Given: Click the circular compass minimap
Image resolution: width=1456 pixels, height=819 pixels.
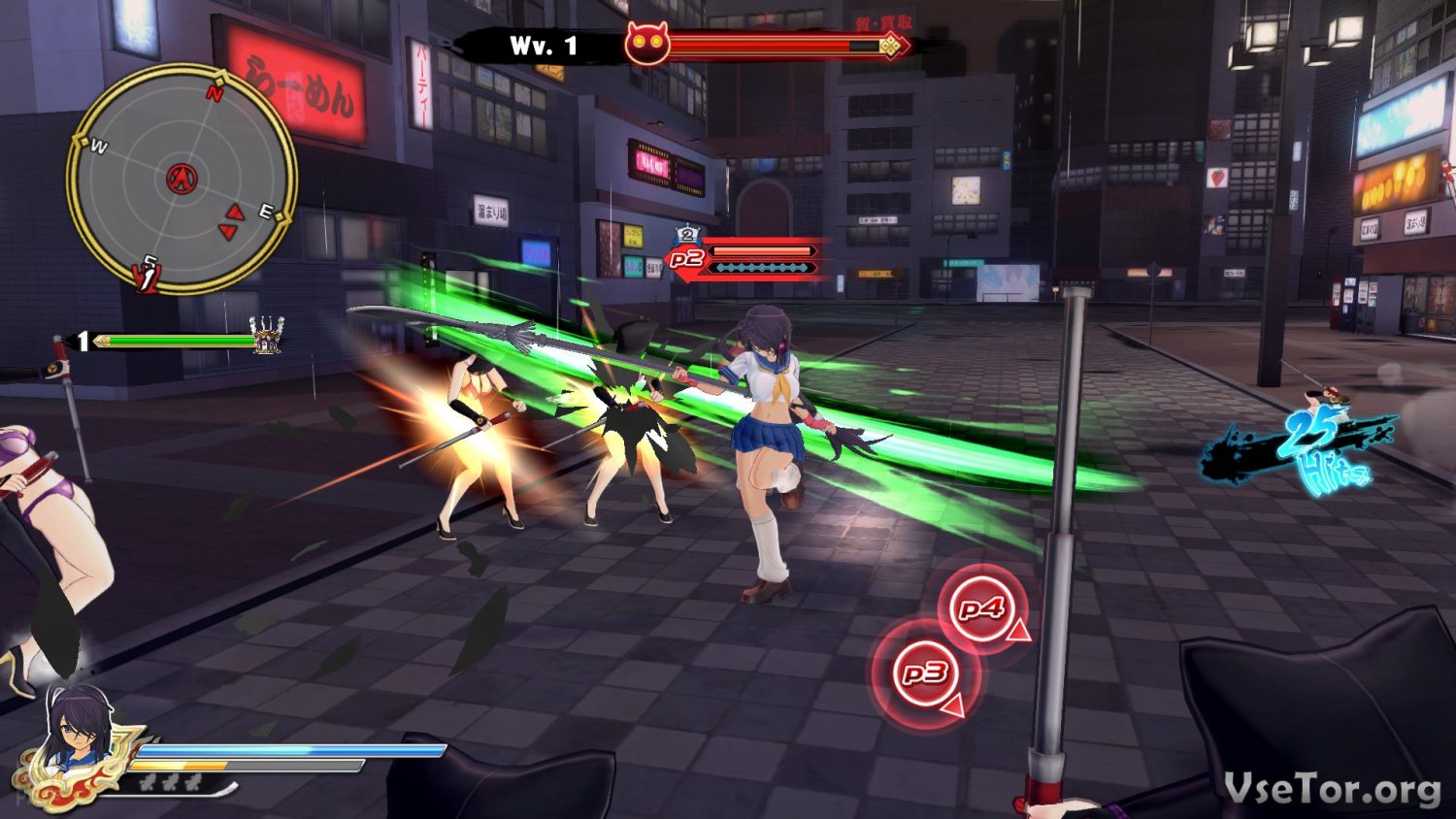Looking at the screenshot, I should (182, 179).
